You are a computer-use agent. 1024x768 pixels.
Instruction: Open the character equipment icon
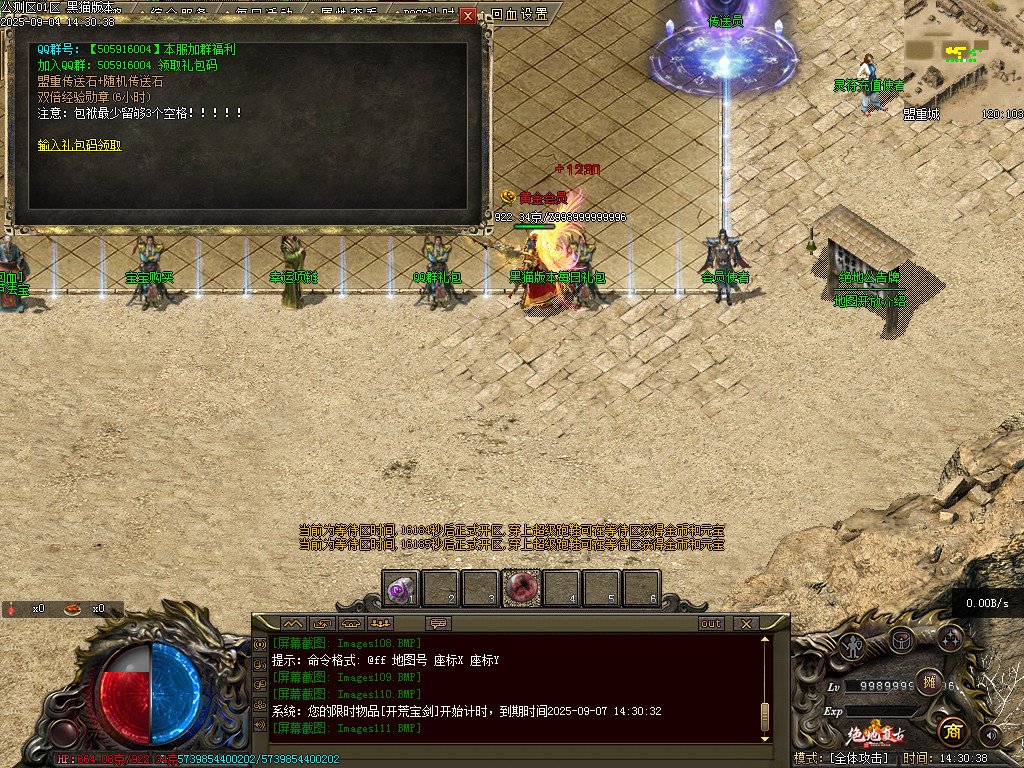coord(852,645)
